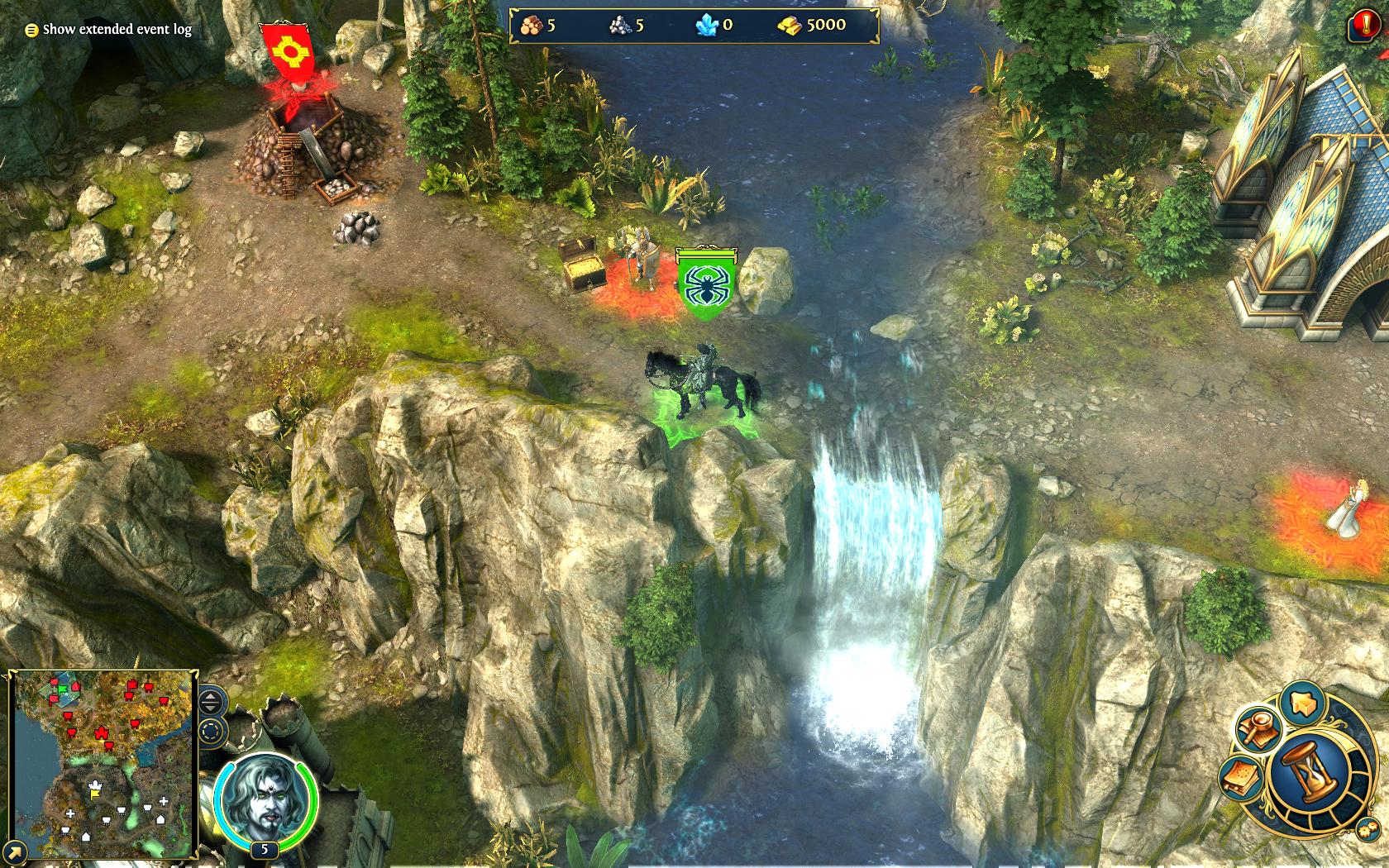Activate the golden arrow move button
This screenshot has height=868, width=1389.
point(1305,703)
